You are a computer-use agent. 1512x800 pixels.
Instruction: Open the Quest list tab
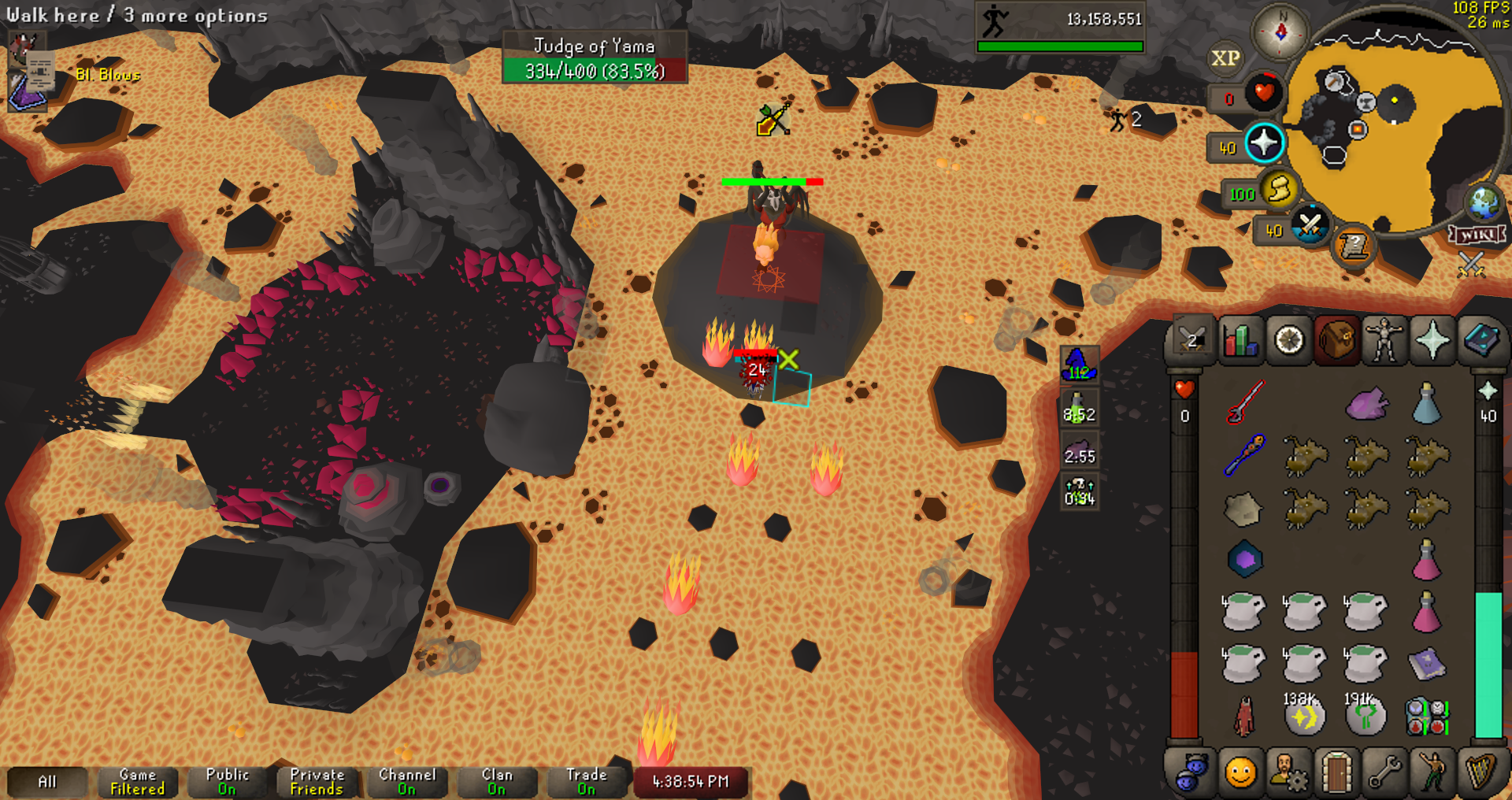[1289, 341]
